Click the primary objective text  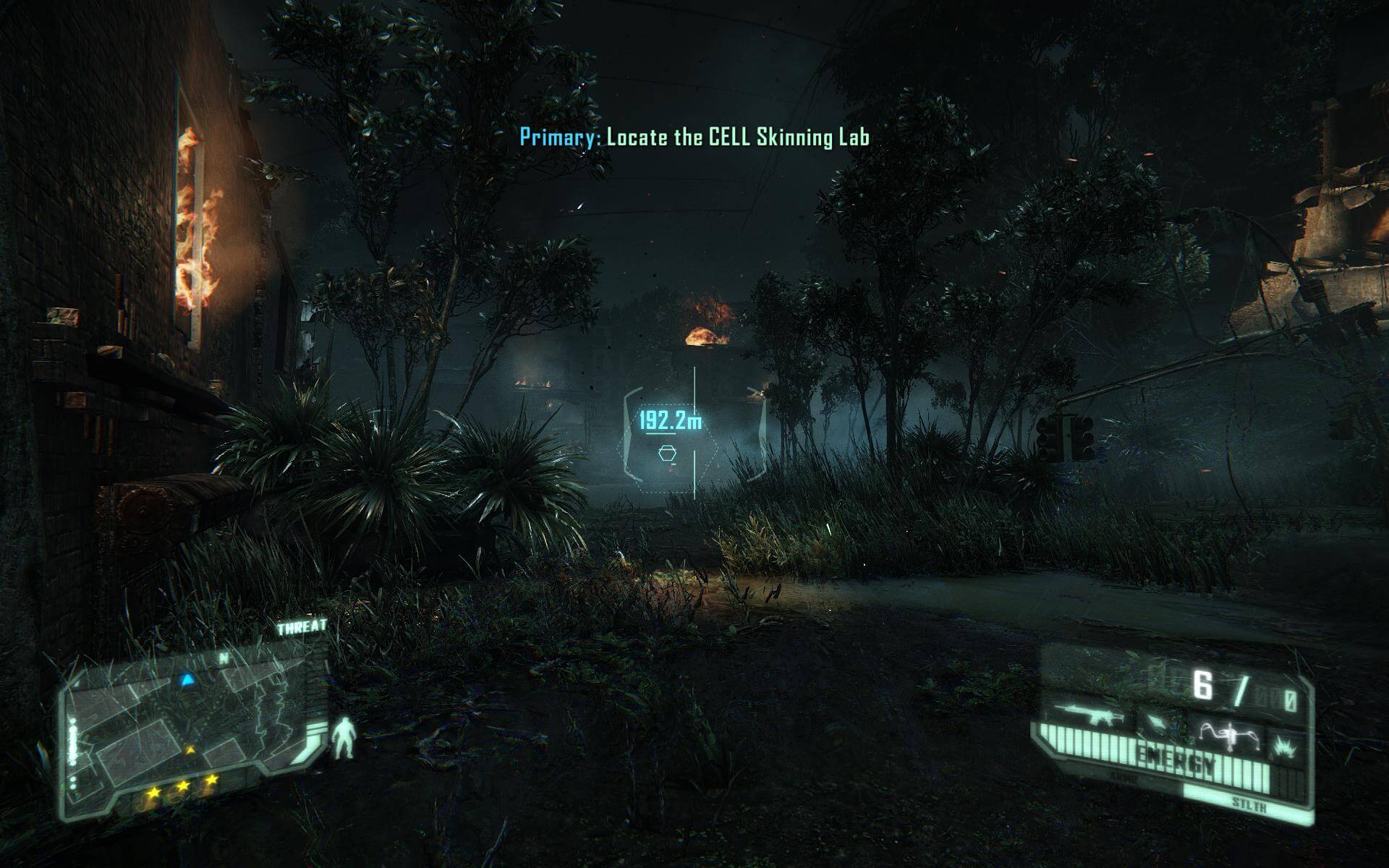click(x=694, y=137)
